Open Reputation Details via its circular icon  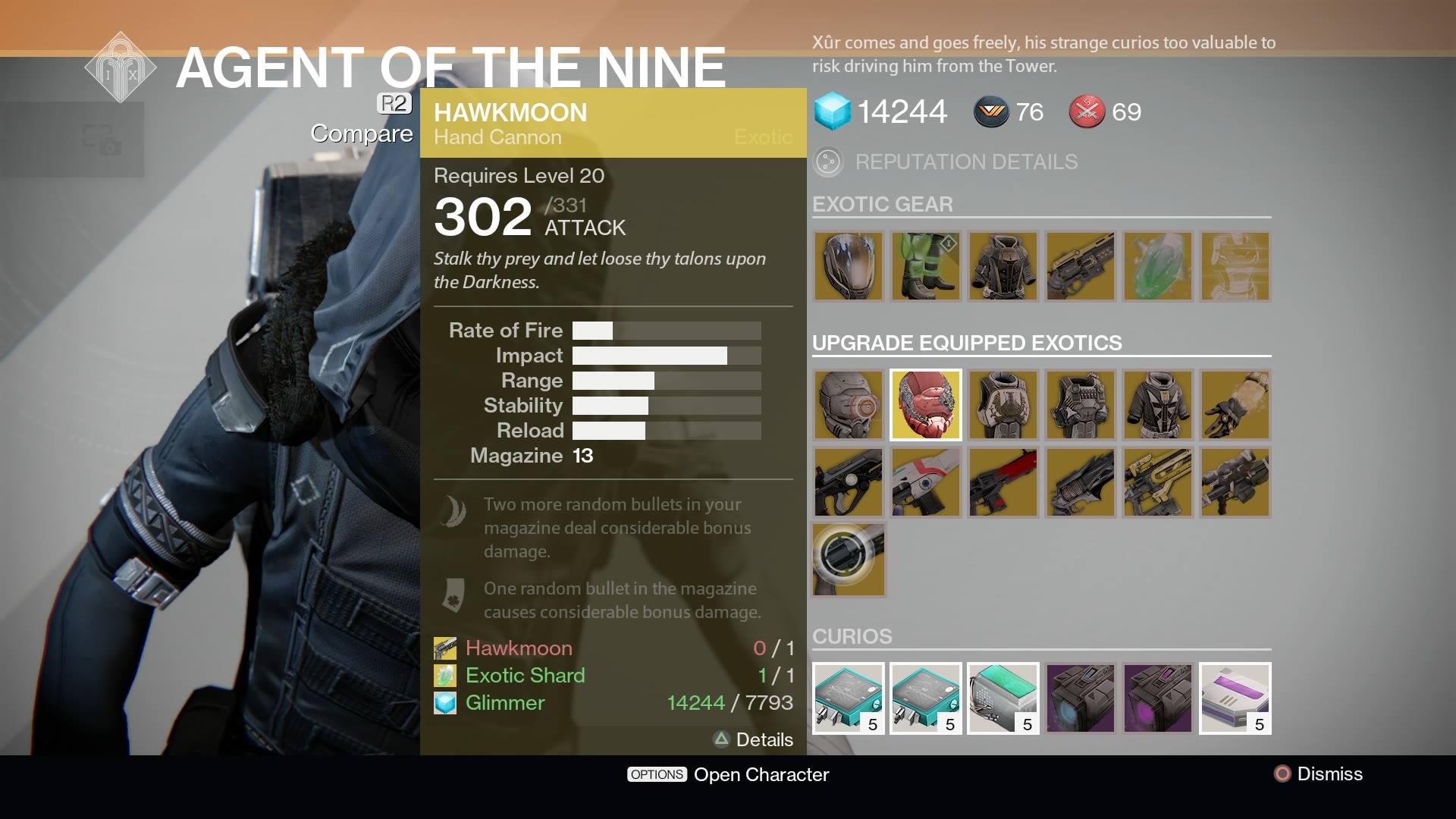pyautogui.click(x=828, y=162)
